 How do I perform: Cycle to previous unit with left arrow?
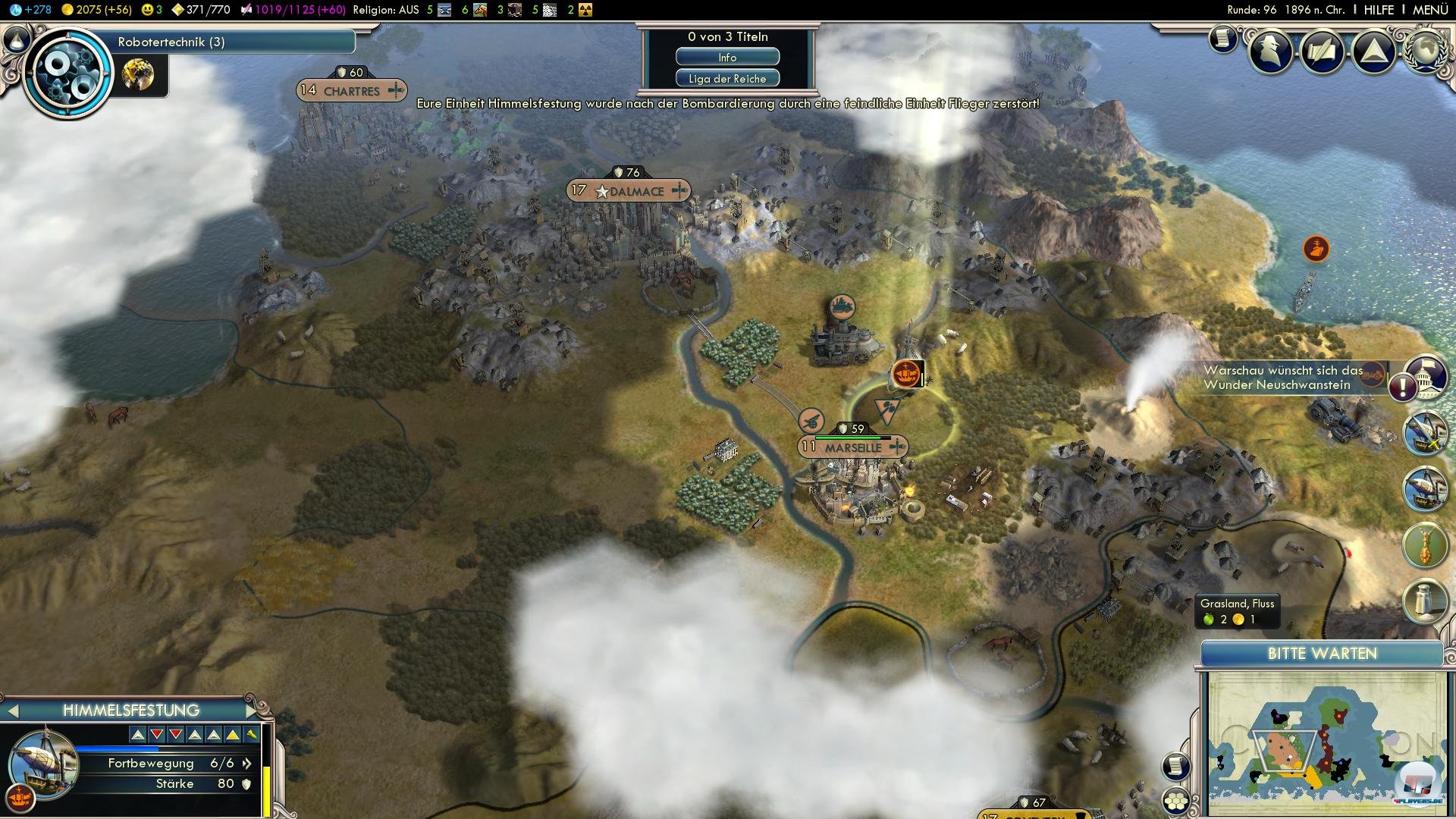(x=14, y=711)
